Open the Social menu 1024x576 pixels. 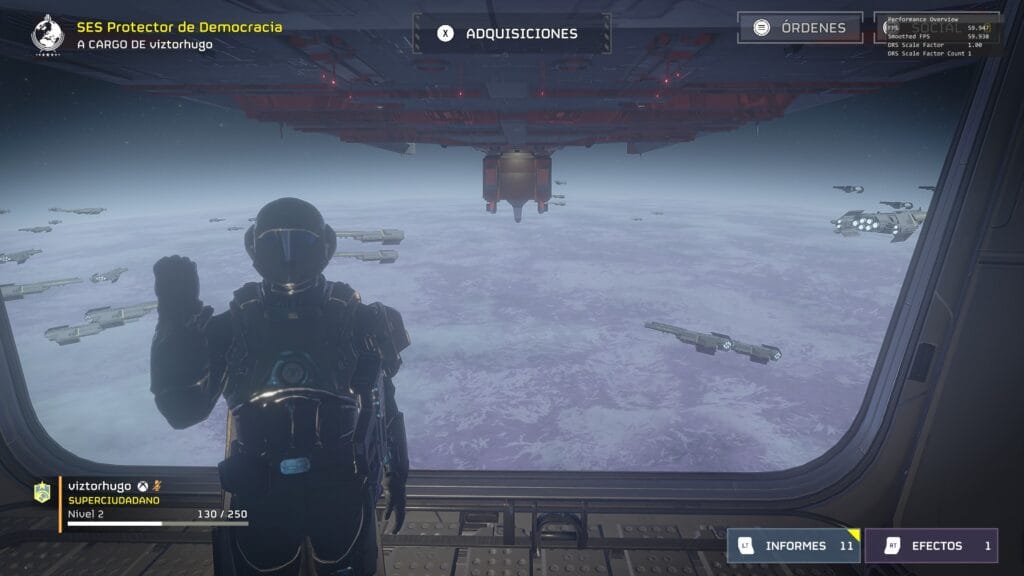(936, 28)
